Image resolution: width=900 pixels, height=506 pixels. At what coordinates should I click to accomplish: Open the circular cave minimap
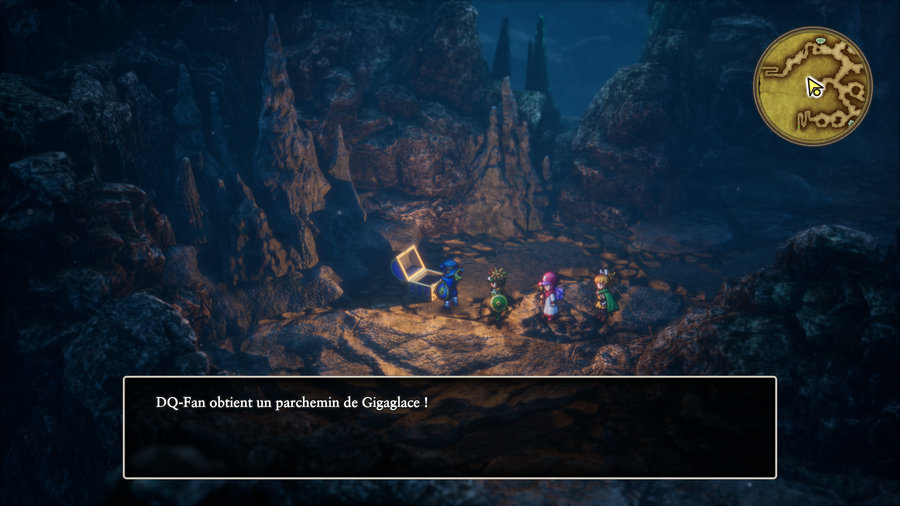click(812, 86)
